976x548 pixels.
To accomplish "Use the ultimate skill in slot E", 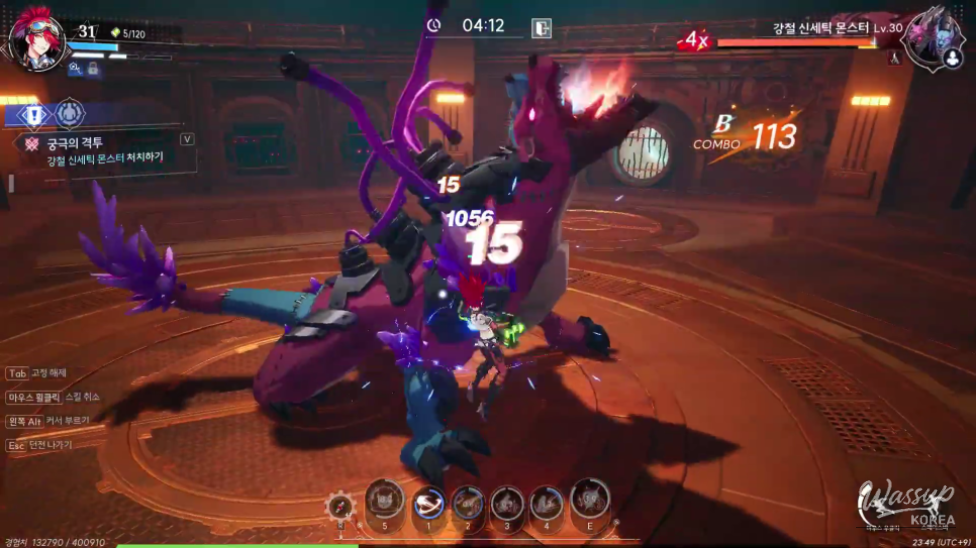I will pos(590,500).
